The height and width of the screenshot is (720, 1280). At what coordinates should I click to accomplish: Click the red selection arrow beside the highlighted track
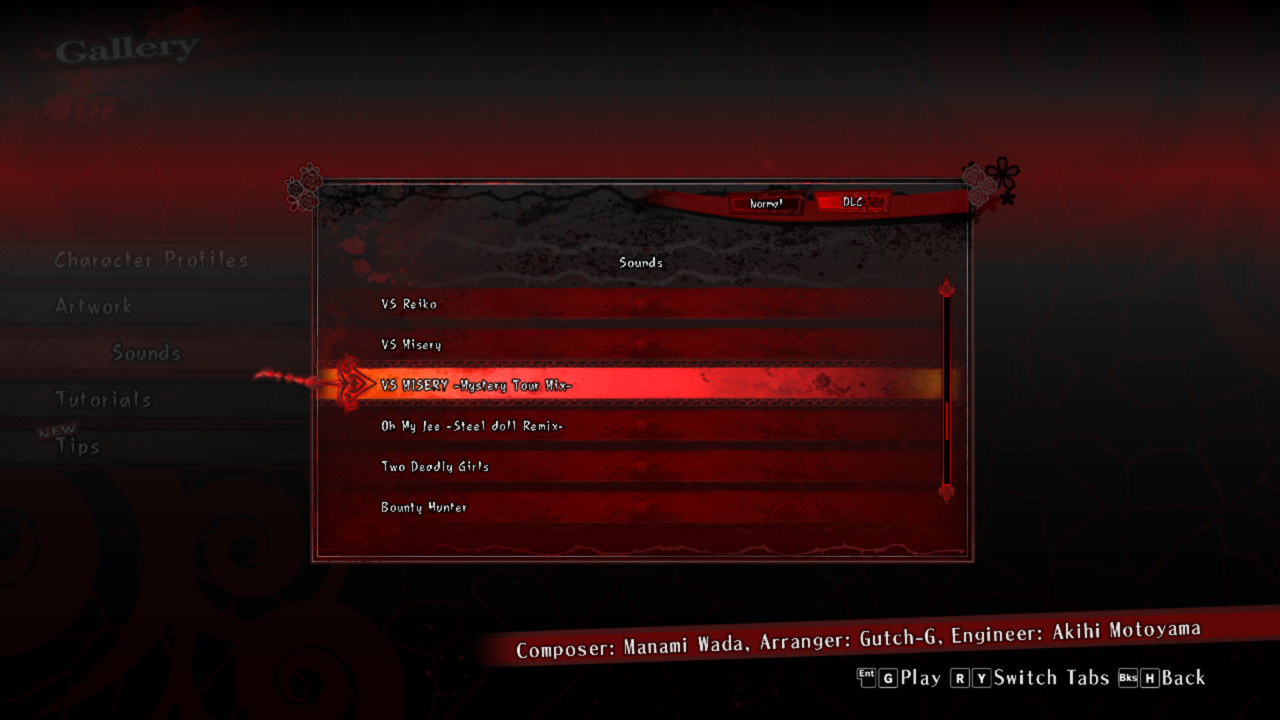pyautogui.click(x=350, y=383)
